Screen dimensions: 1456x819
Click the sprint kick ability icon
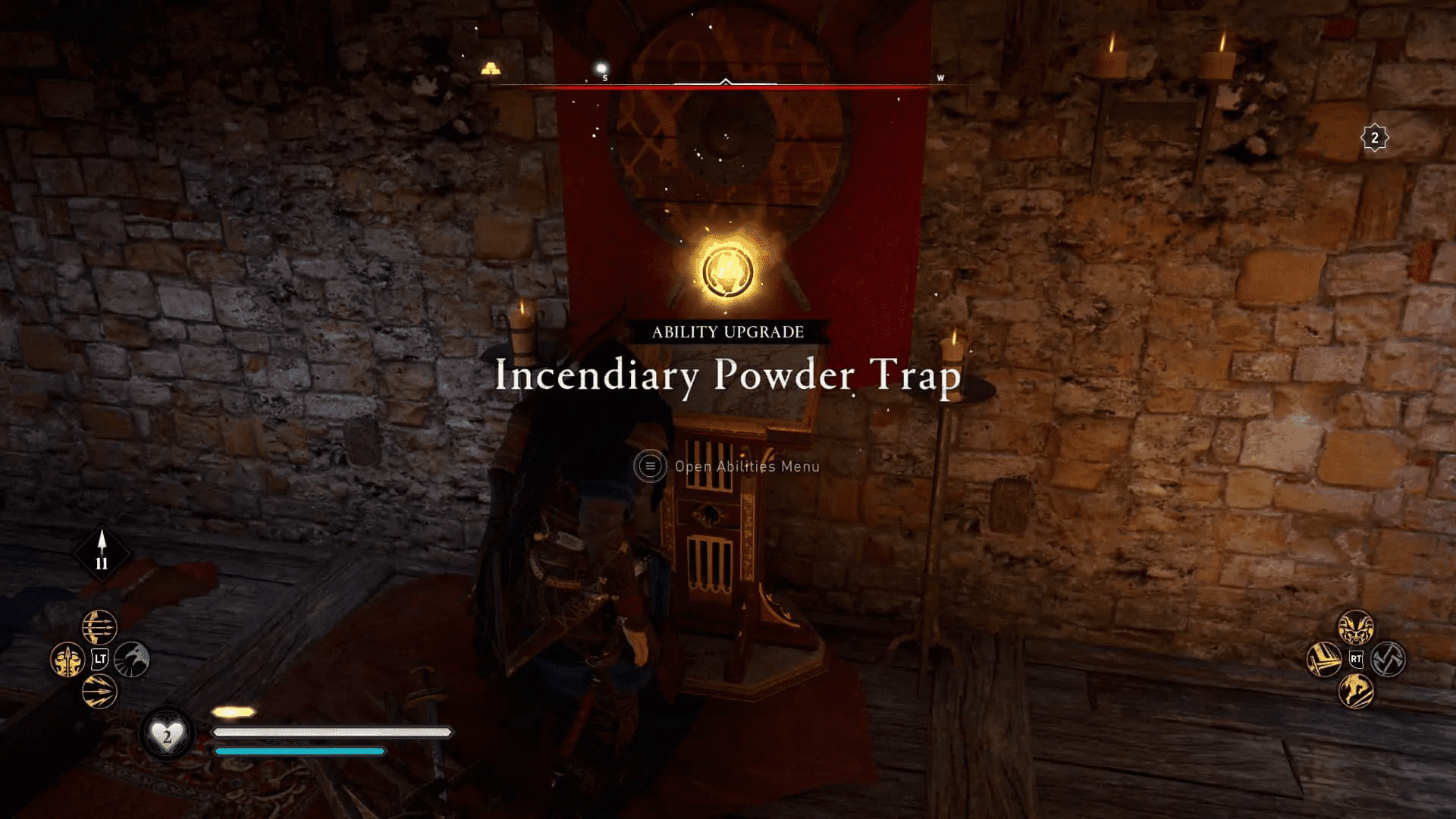(x=1357, y=691)
